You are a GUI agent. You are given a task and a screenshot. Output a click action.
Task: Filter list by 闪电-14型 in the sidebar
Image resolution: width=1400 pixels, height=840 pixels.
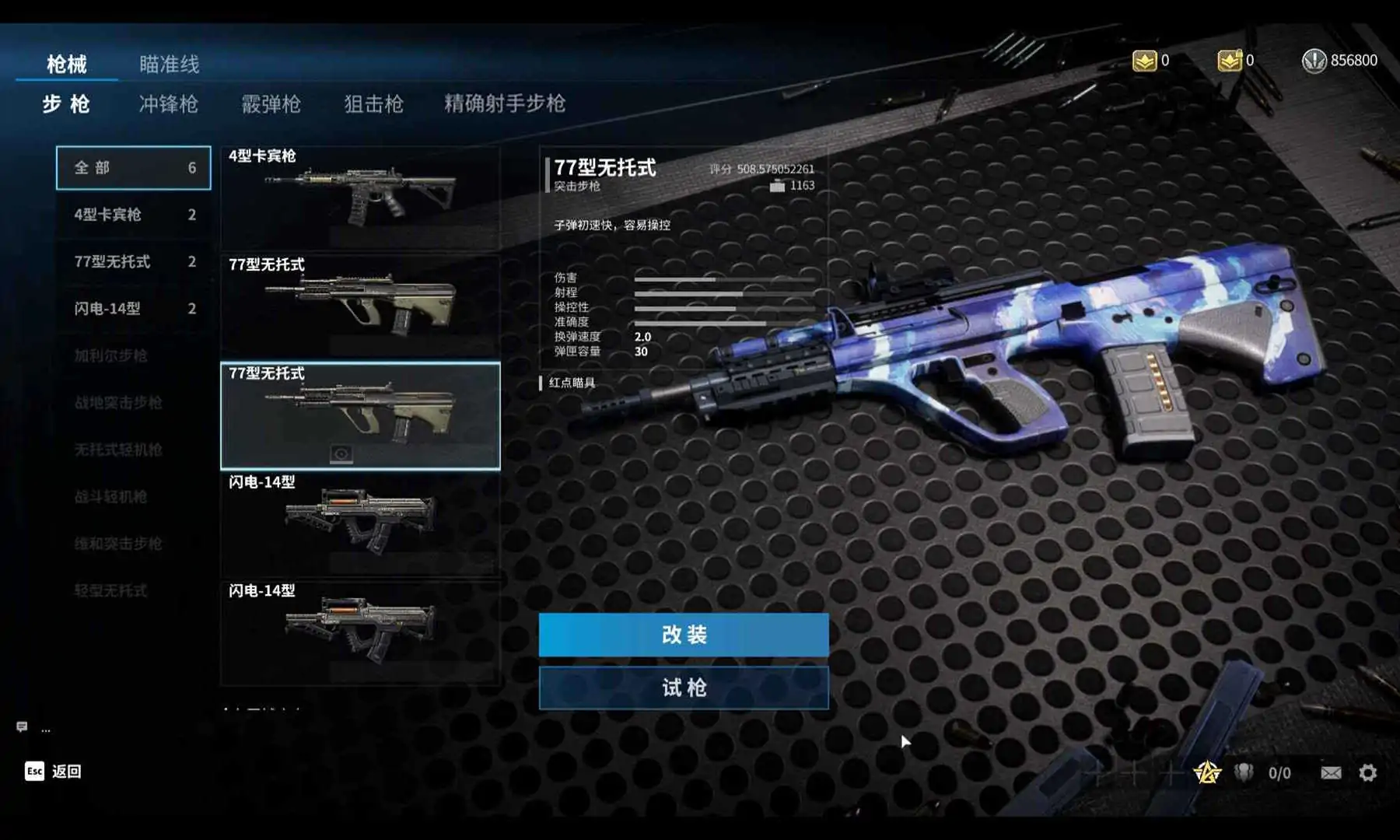(134, 309)
